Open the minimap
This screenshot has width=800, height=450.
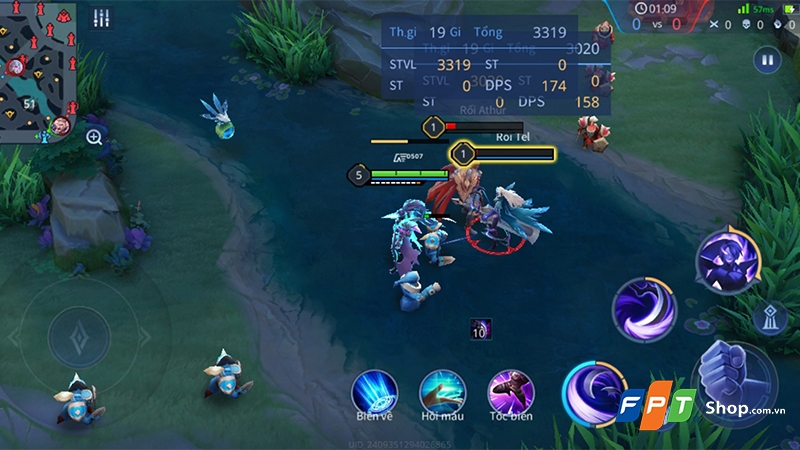(x=38, y=68)
